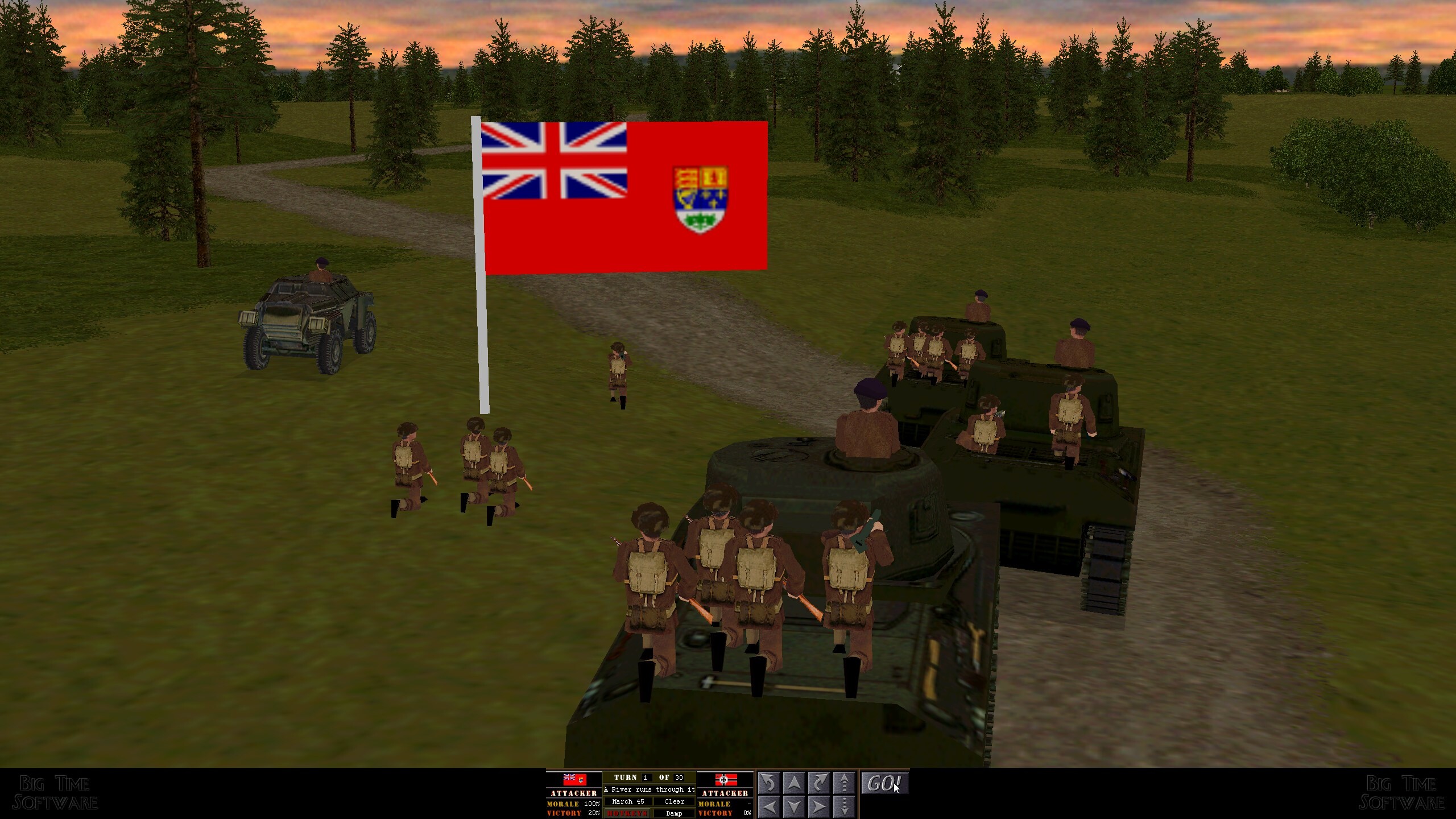This screenshot has width=1456, height=819.
Task: Click the turn number field showing 1
Action: click(646, 777)
